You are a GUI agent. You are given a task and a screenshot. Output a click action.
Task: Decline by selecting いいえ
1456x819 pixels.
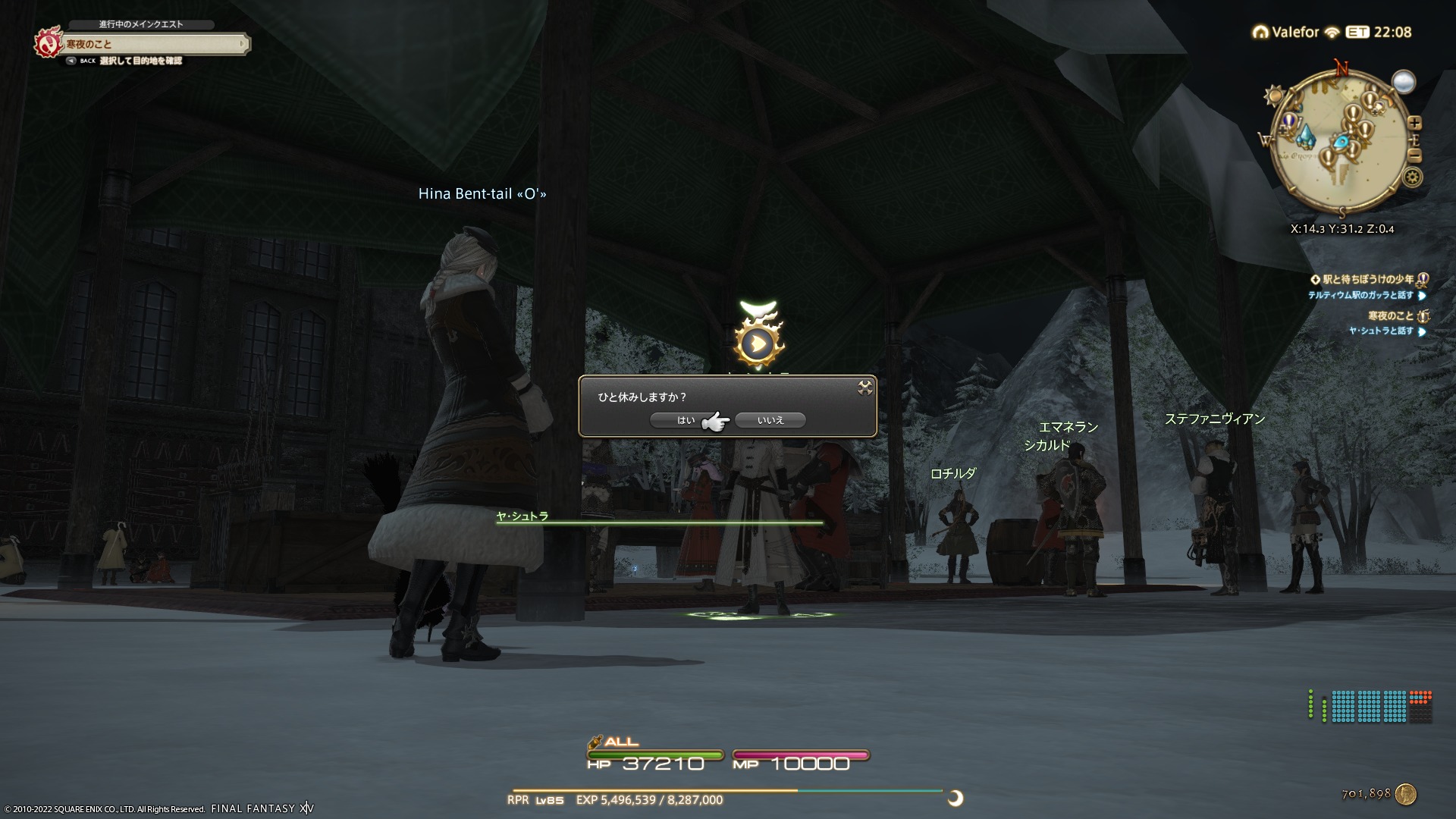tap(770, 420)
